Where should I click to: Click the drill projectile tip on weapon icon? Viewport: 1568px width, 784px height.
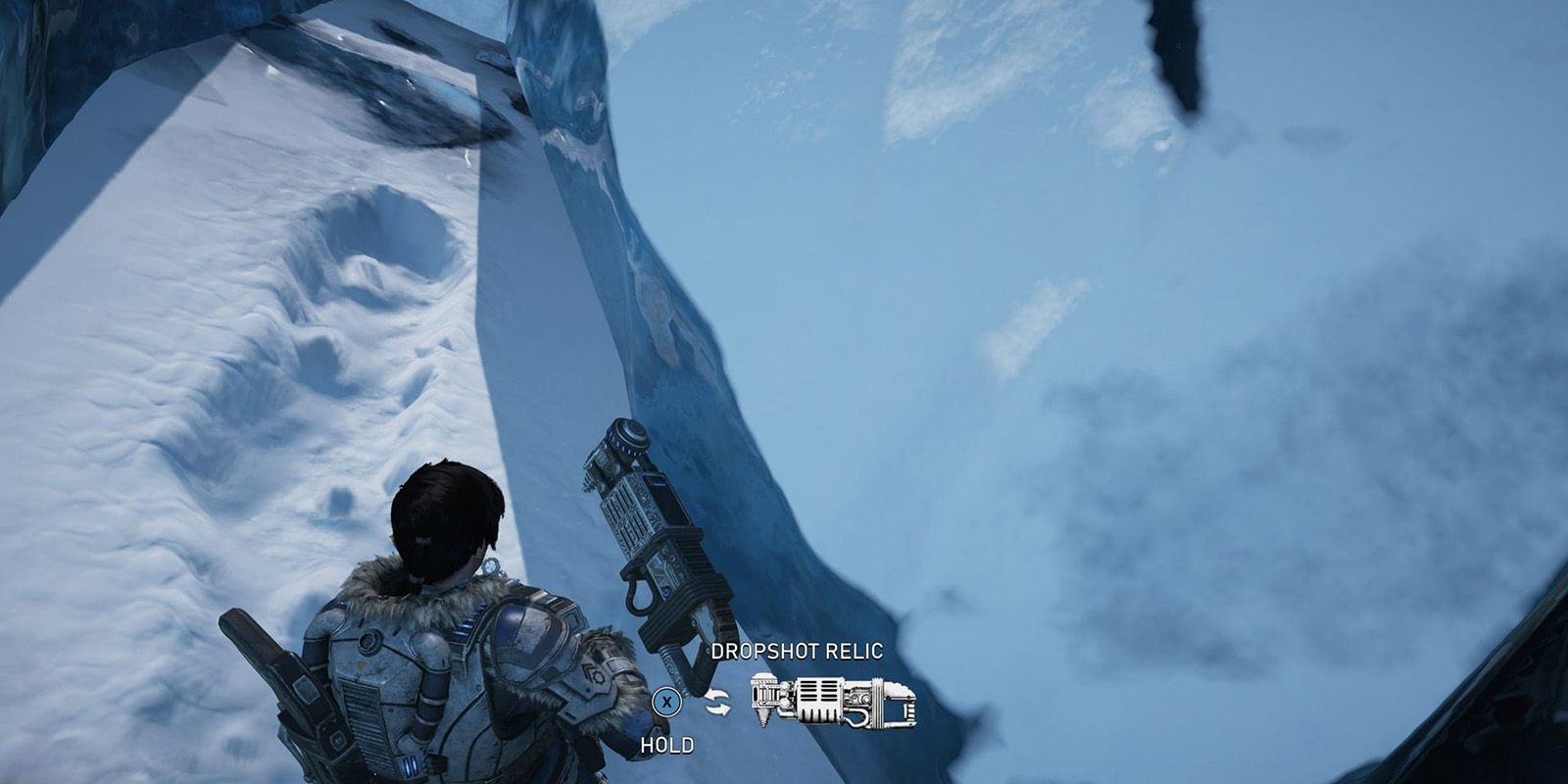[764, 718]
